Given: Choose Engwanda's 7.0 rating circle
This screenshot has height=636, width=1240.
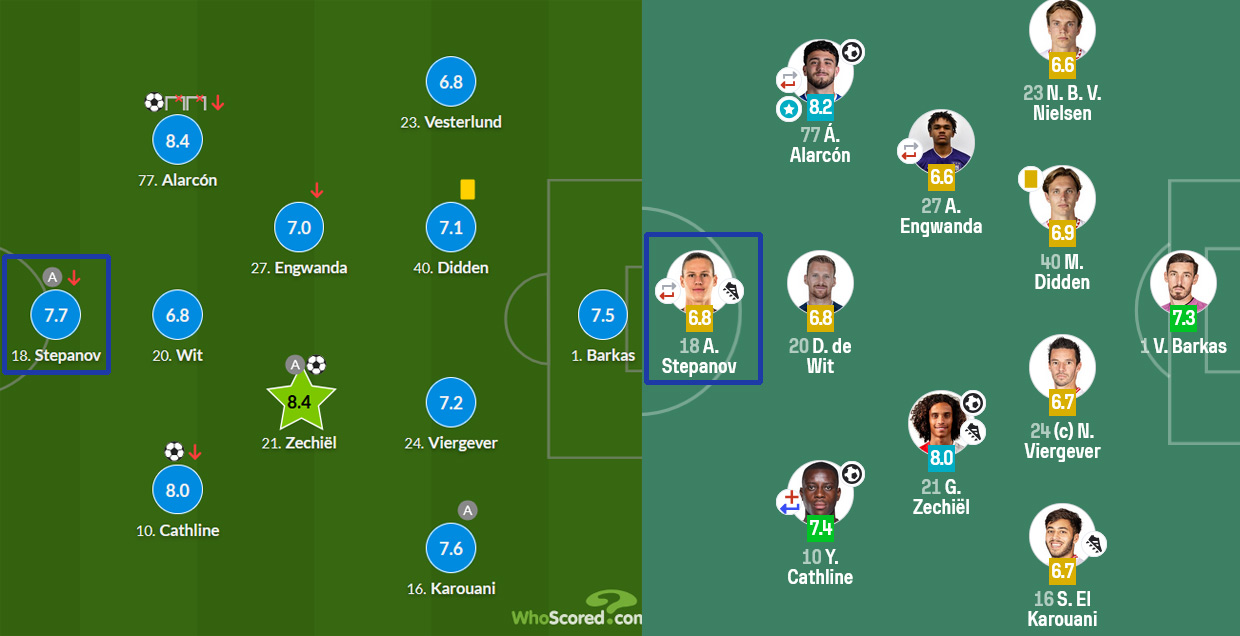Looking at the screenshot, I should (299, 228).
